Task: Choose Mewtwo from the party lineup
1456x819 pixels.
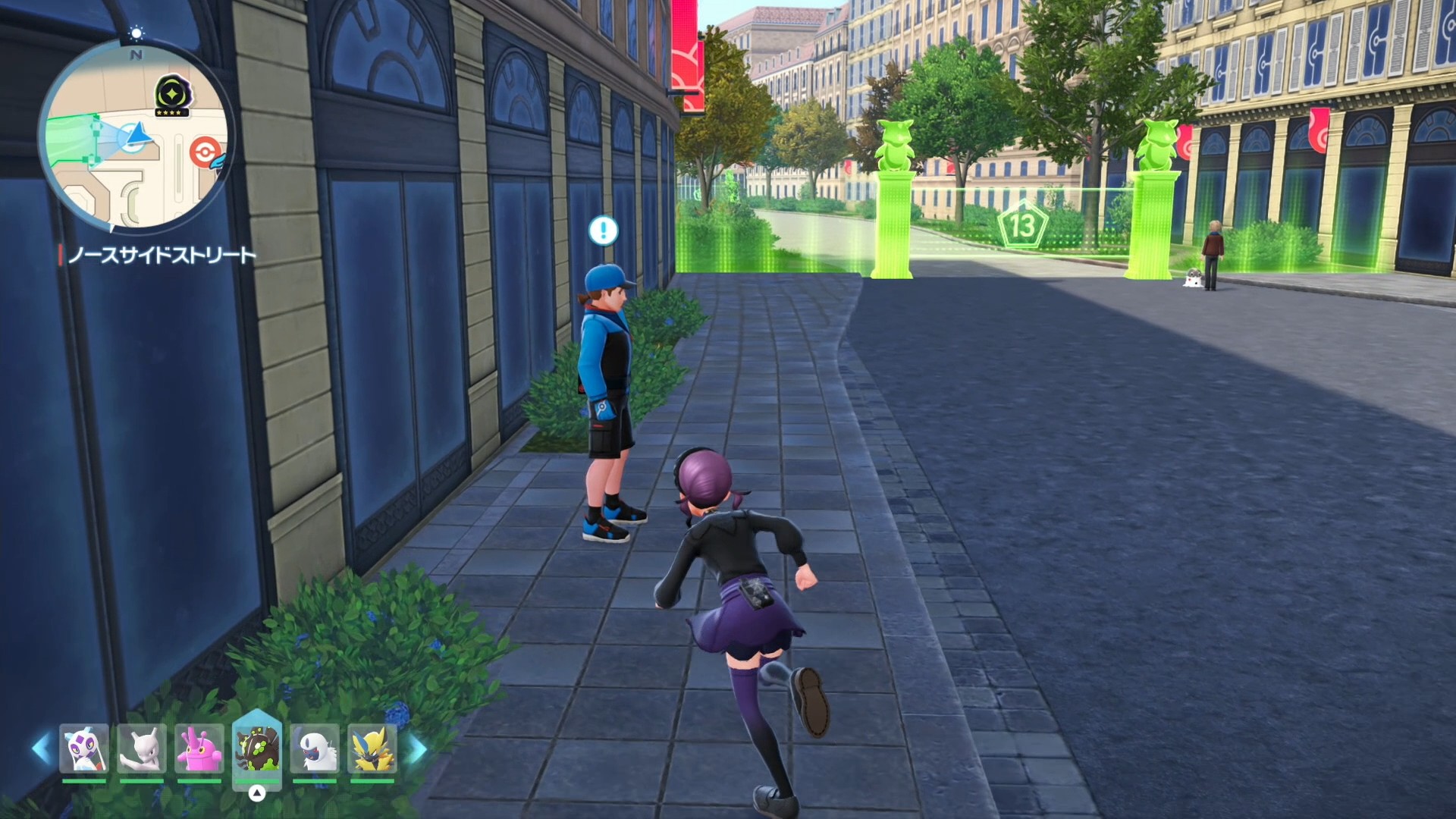Action: click(x=142, y=749)
